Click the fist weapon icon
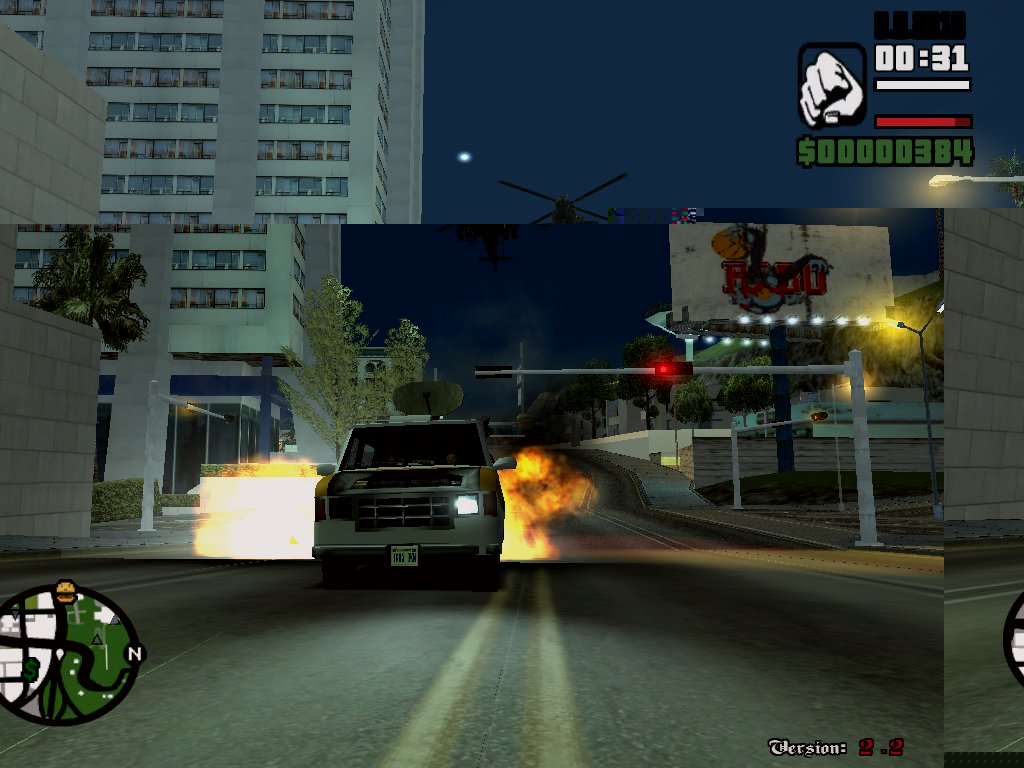This screenshot has width=1024, height=768. (831, 84)
